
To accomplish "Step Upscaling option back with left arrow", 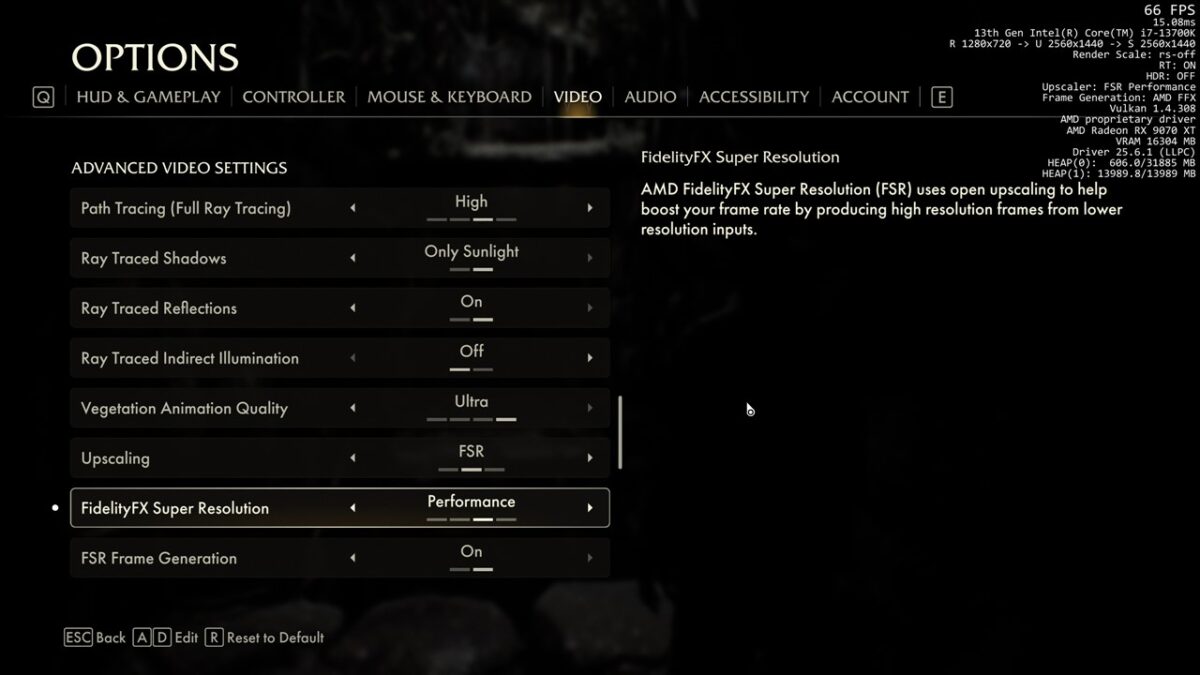I will click(353, 458).
